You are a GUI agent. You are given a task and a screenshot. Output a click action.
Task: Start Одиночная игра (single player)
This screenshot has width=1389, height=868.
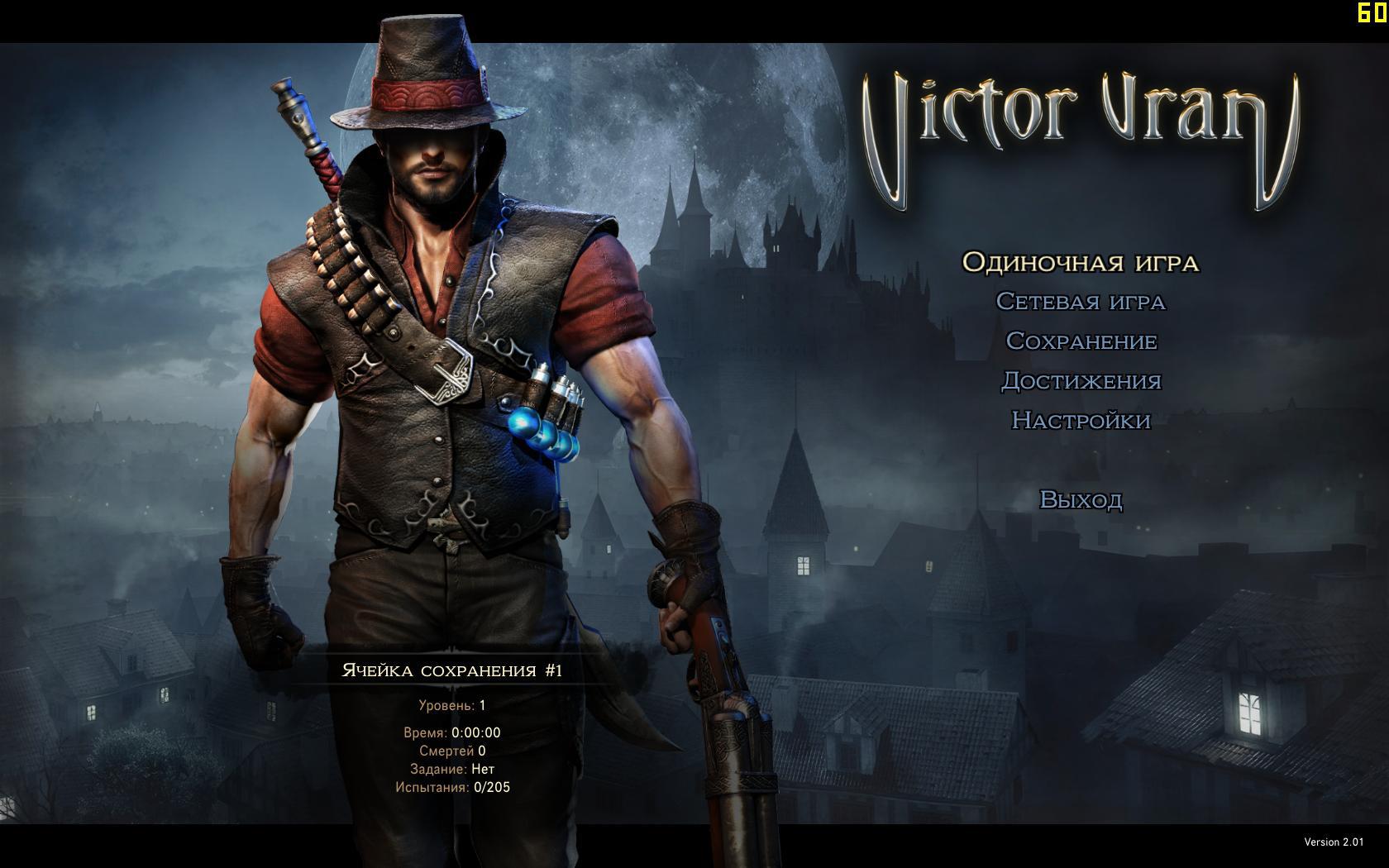click(1081, 263)
